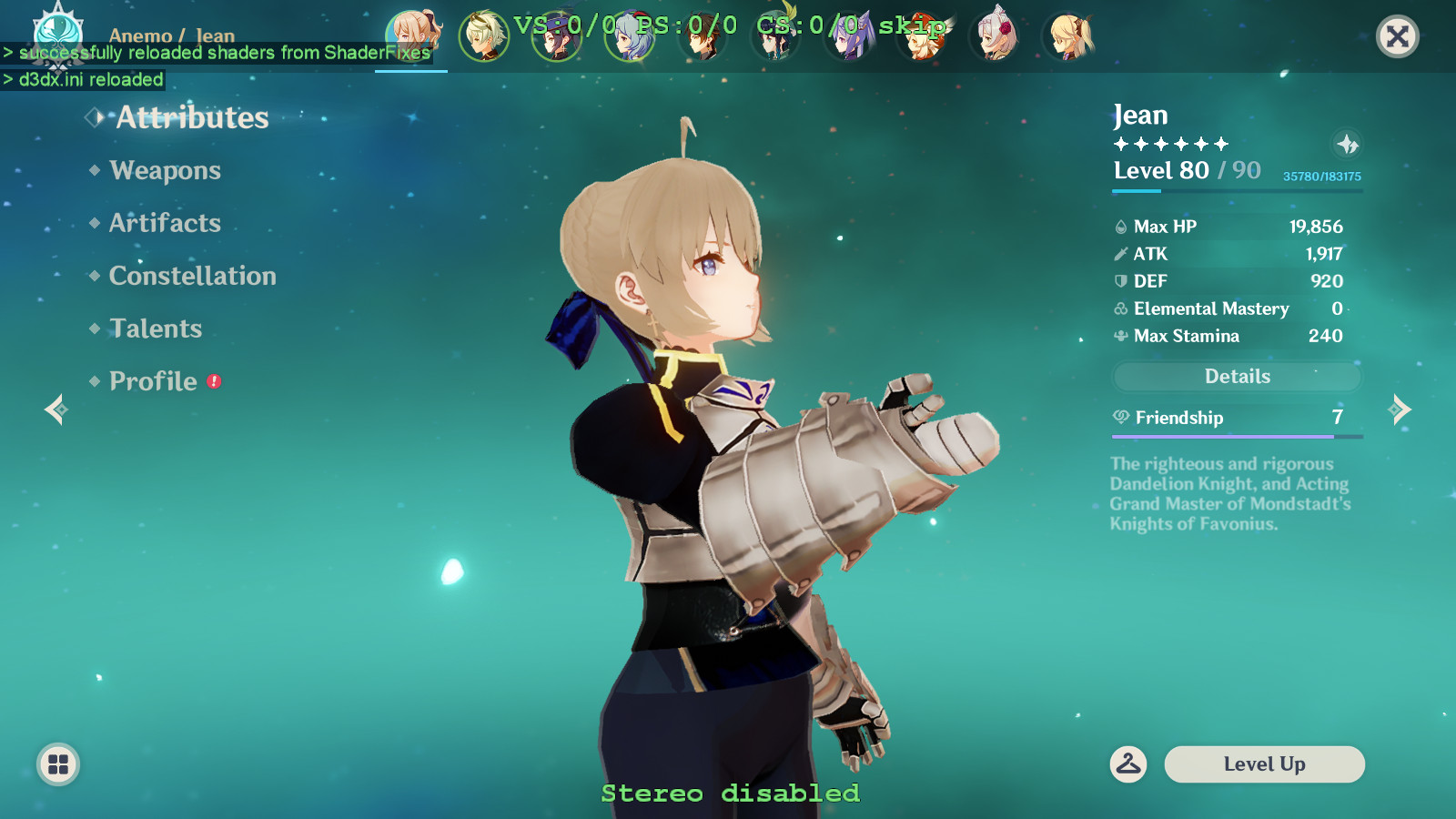Expand the next character with the right chevron
This screenshot has height=819, width=1456.
pyautogui.click(x=1399, y=409)
